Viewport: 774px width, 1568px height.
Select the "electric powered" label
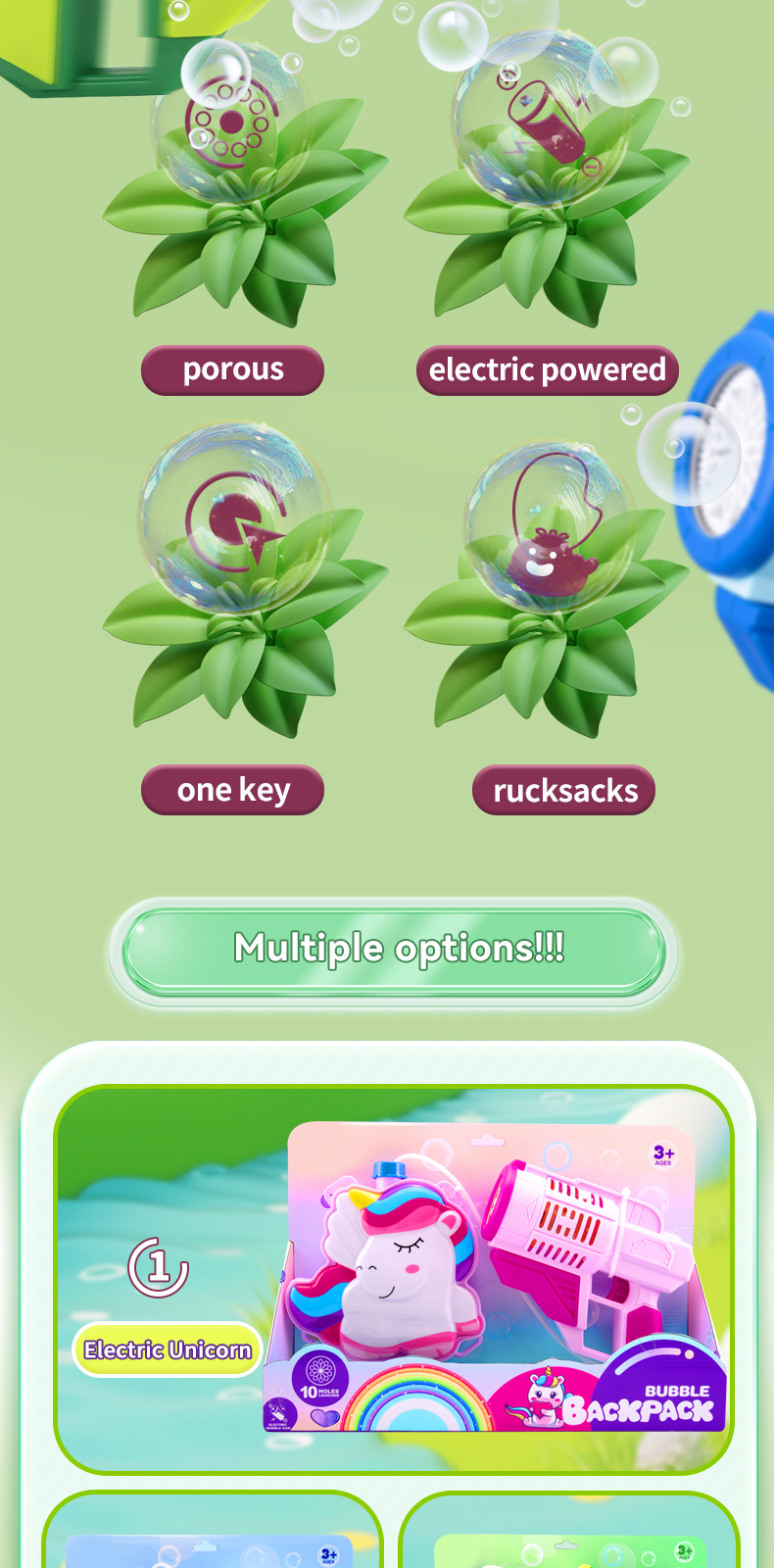(x=547, y=370)
